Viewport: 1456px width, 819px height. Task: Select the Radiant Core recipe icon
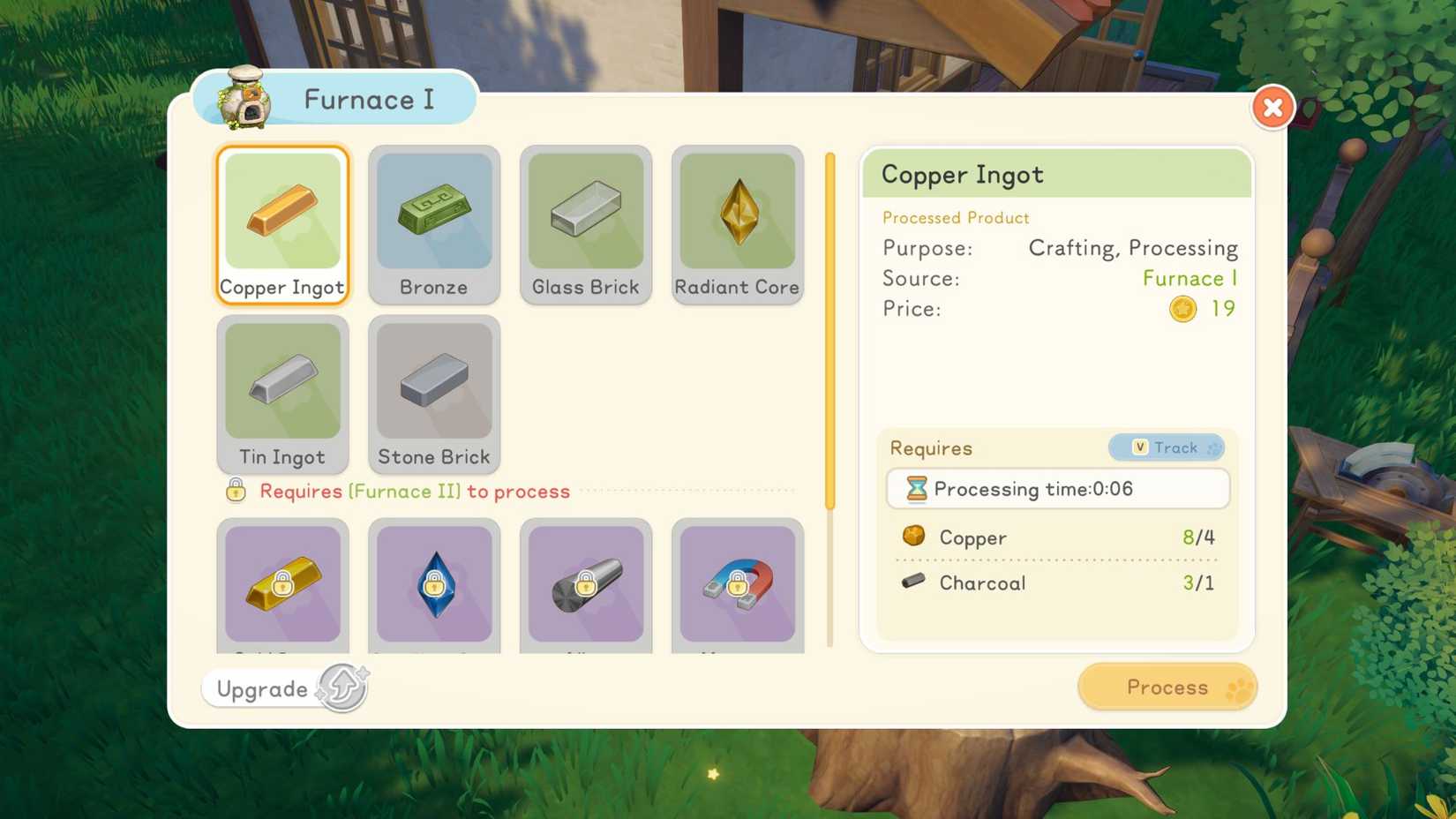point(738,216)
